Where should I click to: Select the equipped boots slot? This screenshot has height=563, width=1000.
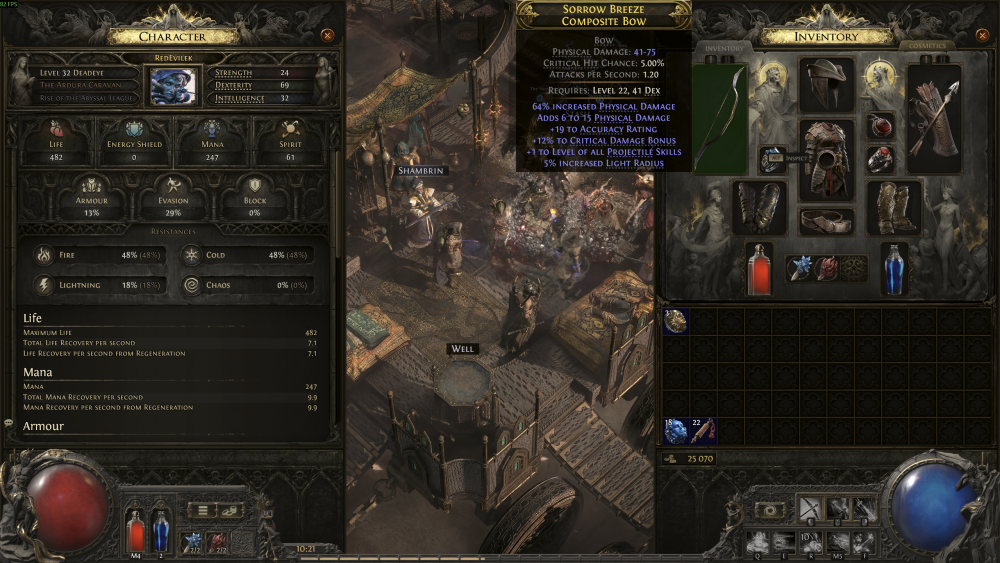[x=893, y=207]
